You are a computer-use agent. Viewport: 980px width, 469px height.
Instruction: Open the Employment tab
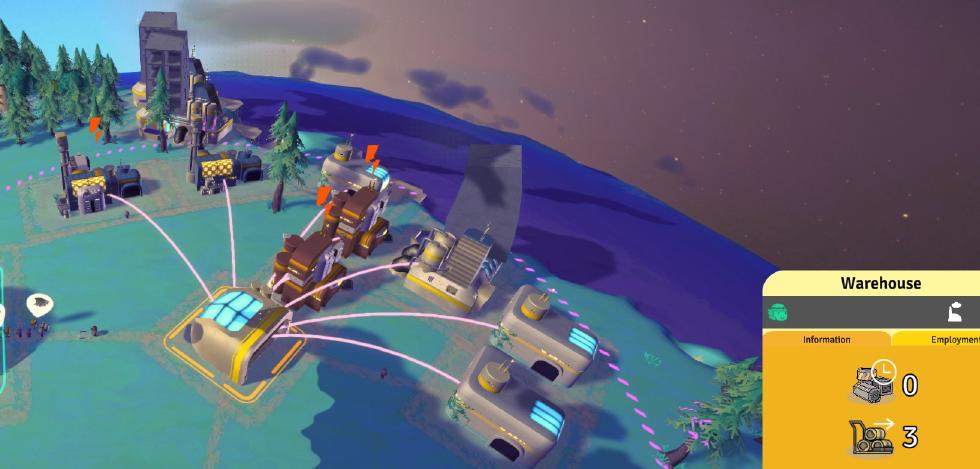pos(946,339)
